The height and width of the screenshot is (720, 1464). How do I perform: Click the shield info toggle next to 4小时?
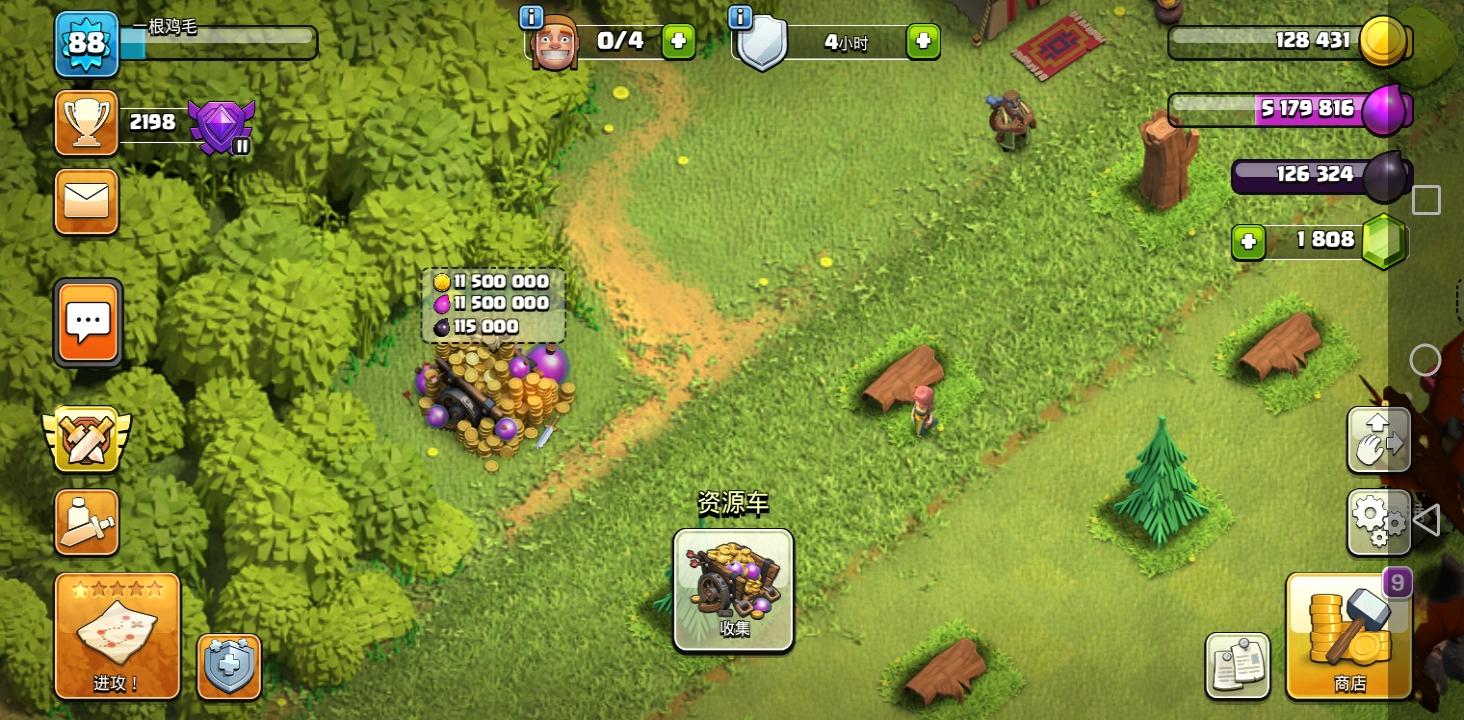(x=739, y=16)
